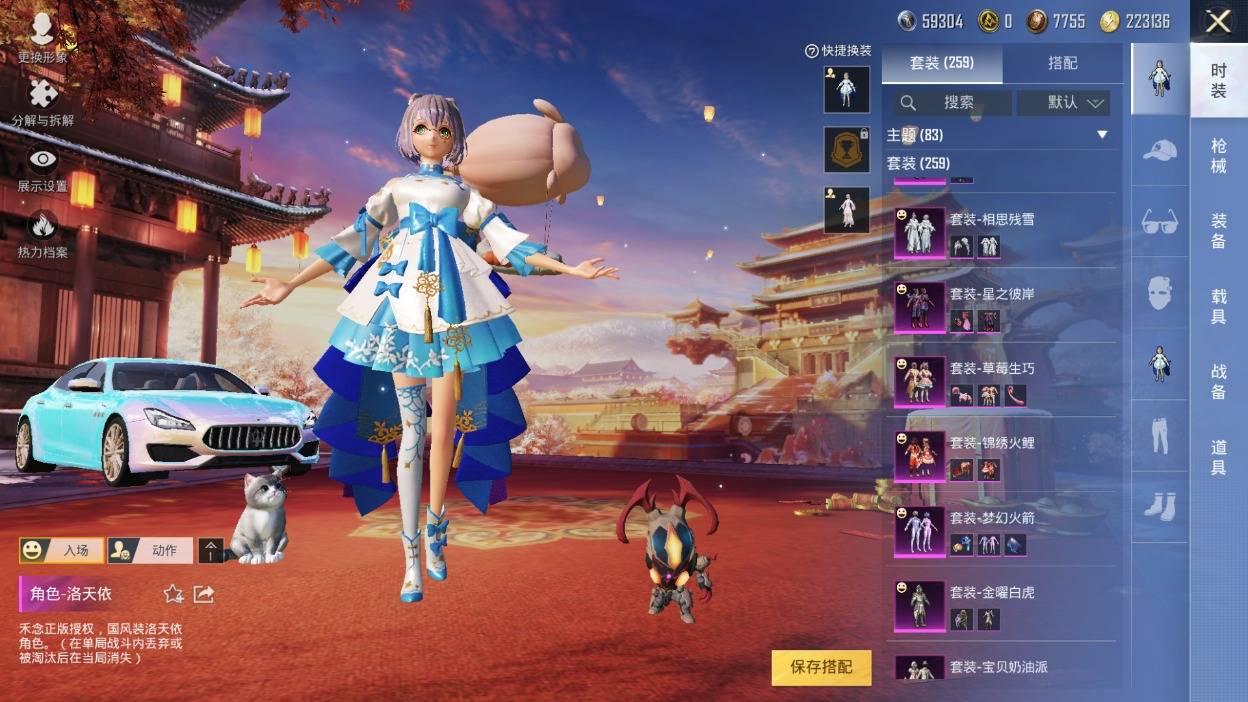The image size is (1248, 702).
Task: Open the 默认 sort dropdown
Action: [x=1063, y=102]
